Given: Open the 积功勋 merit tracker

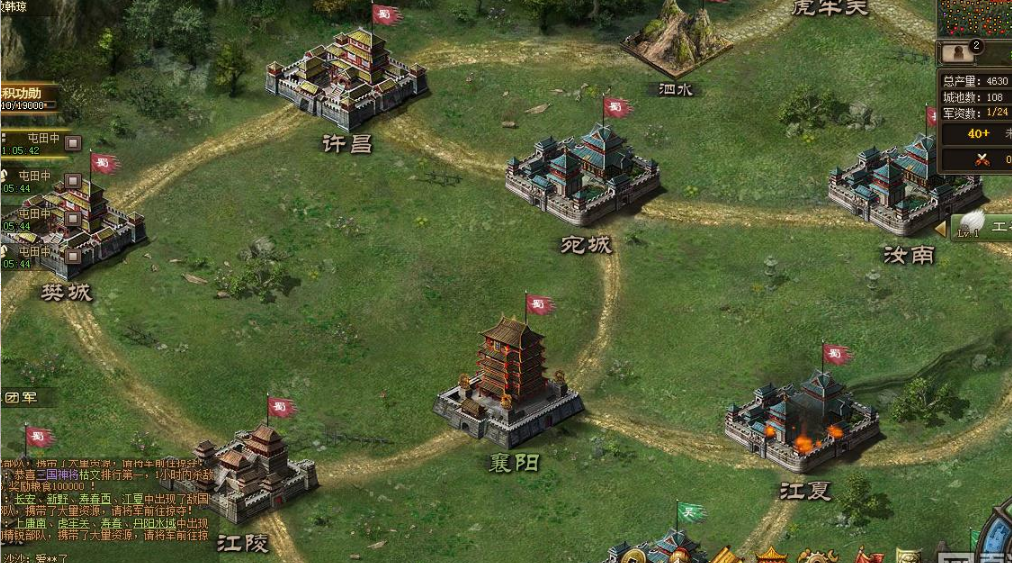Looking at the screenshot, I should pyautogui.click(x=28, y=98).
